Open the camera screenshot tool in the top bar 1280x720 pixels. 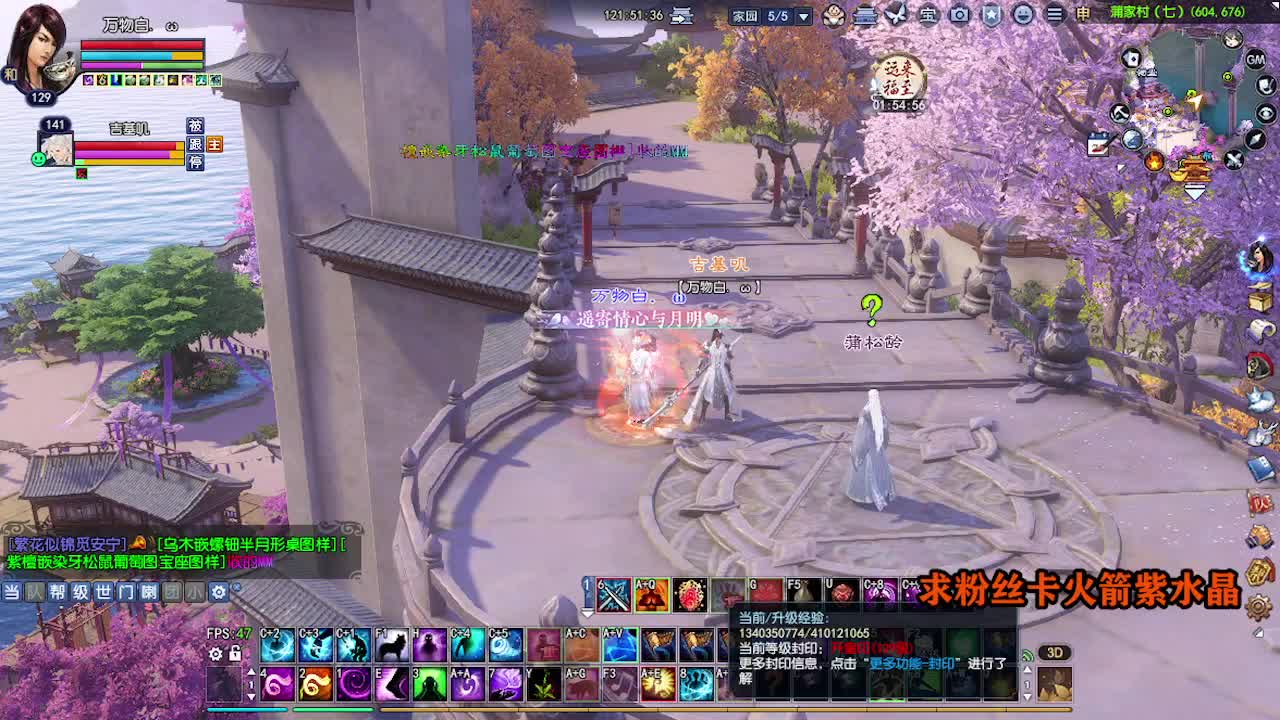click(x=960, y=15)
